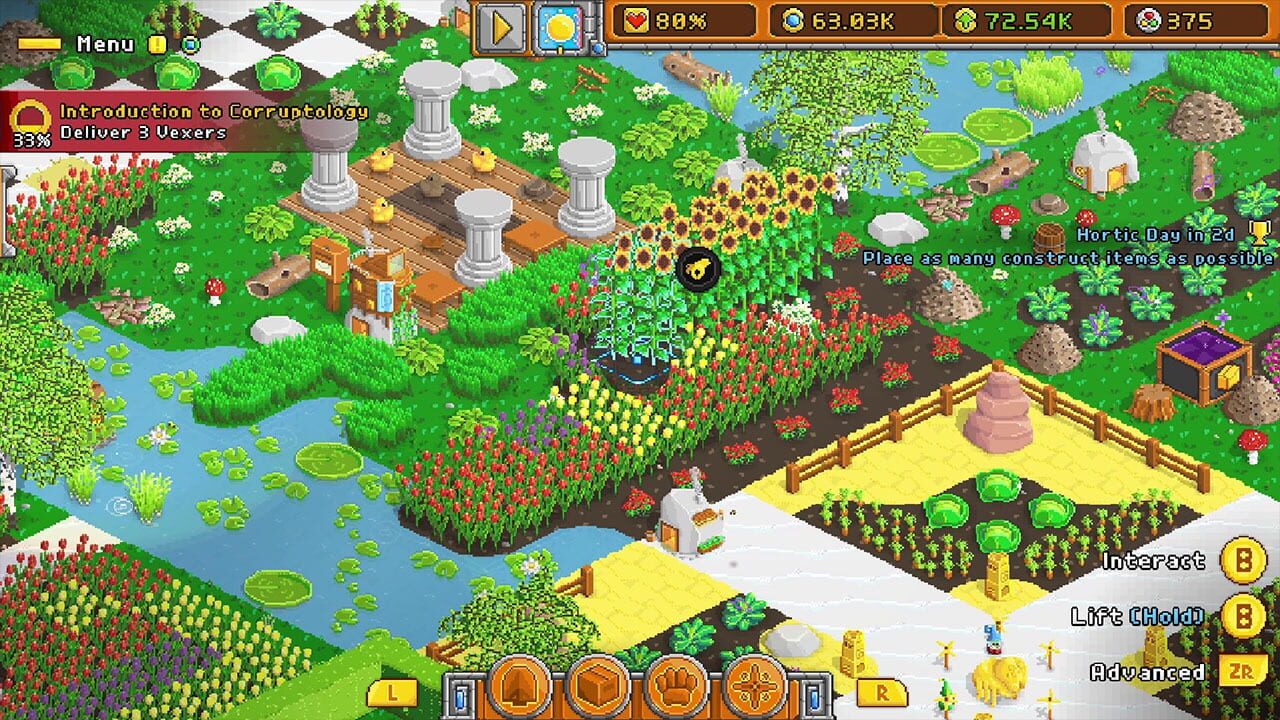Toggle the yellow bar beside Menu
The image size is (1280, 720).
tap(40, 43)
